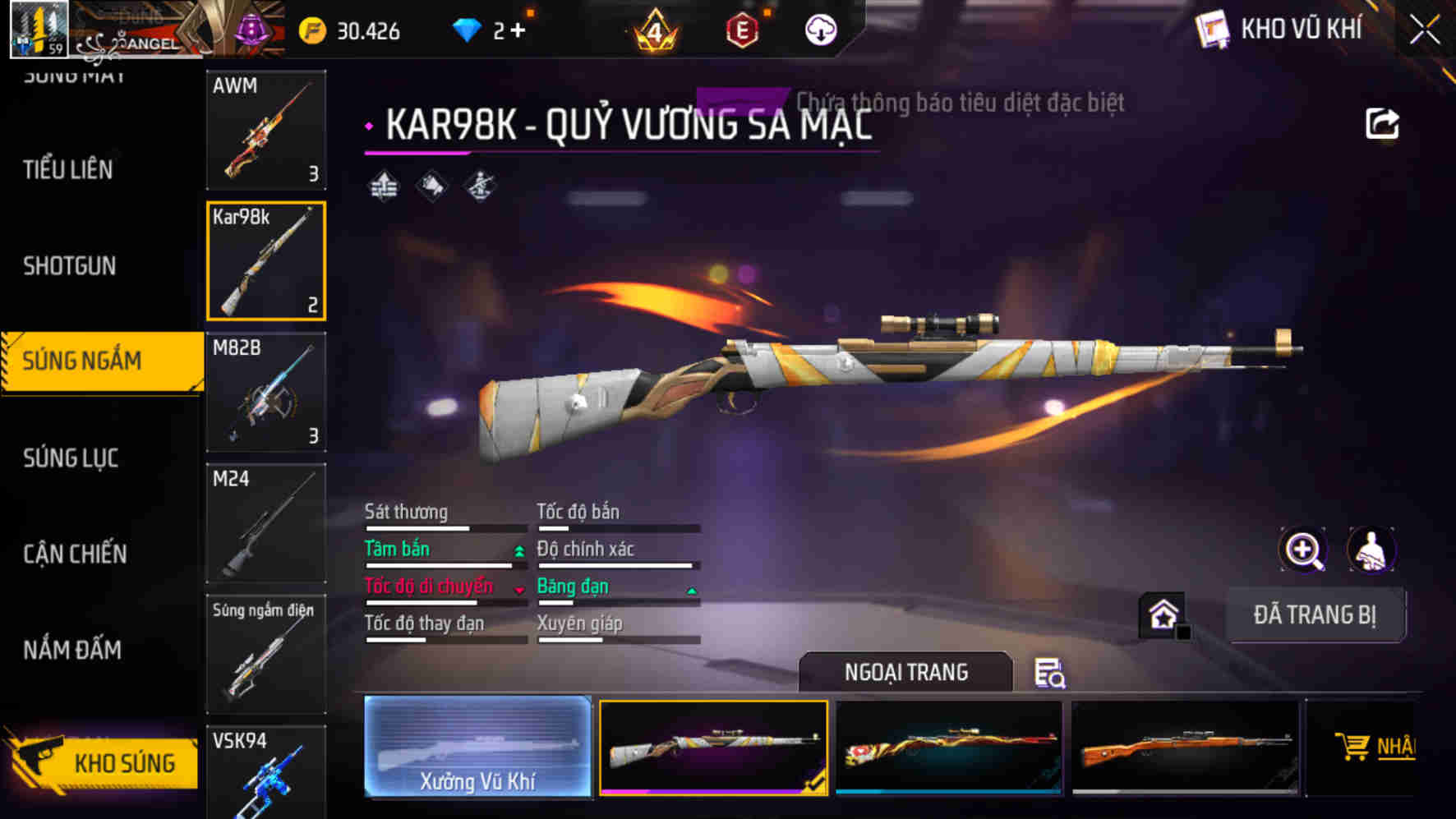Zoom in with the magnifier icon
1456x819 pixels.
(1305, 550)
